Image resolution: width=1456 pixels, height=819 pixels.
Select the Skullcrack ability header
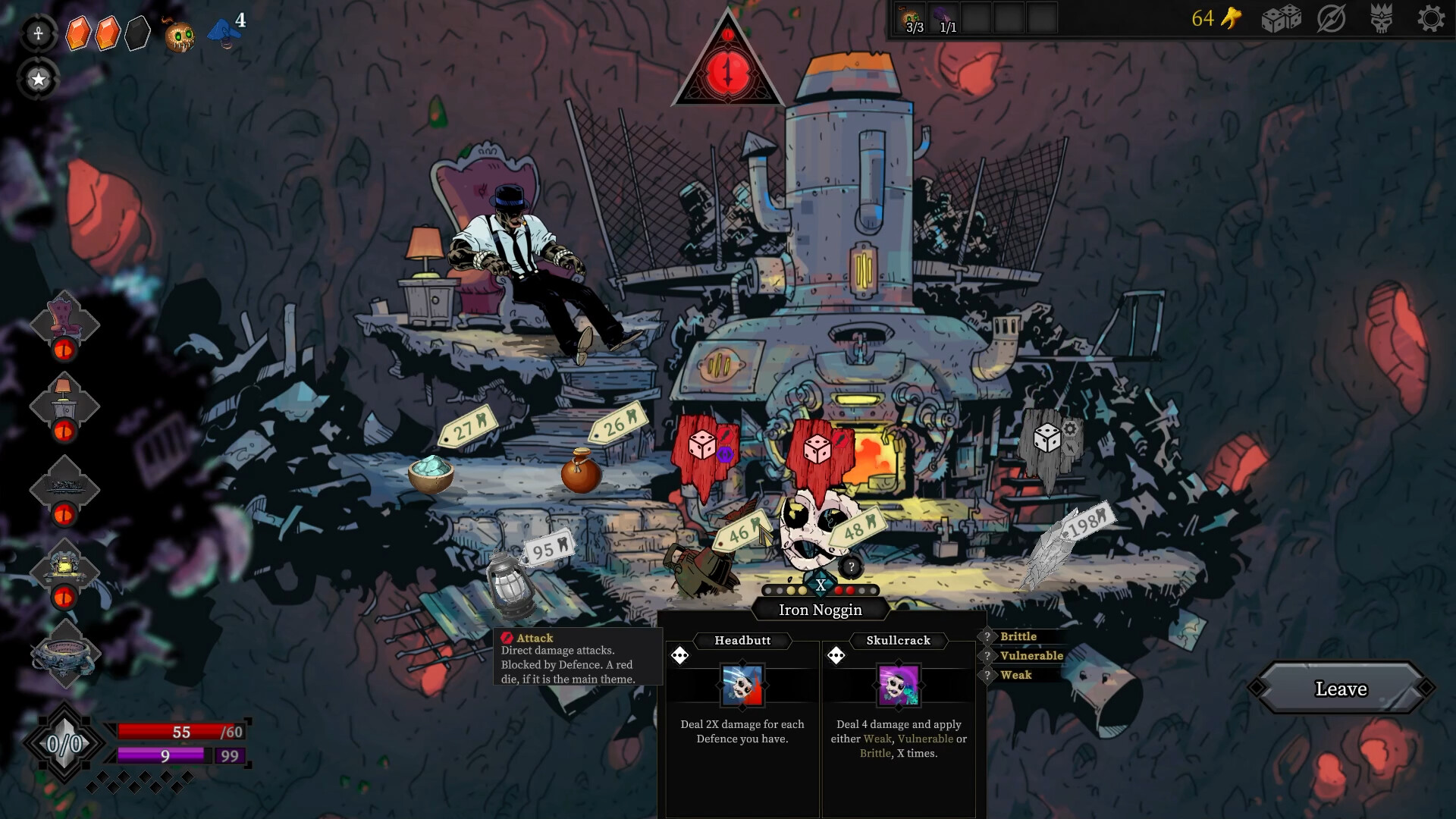(899, 640)
